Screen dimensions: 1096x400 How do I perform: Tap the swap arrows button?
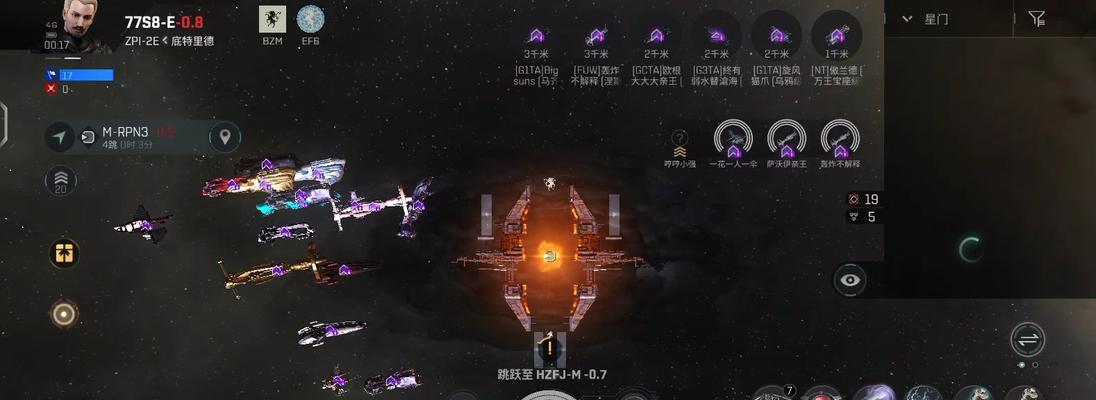pyautogui.click(x=1027, y=339)
